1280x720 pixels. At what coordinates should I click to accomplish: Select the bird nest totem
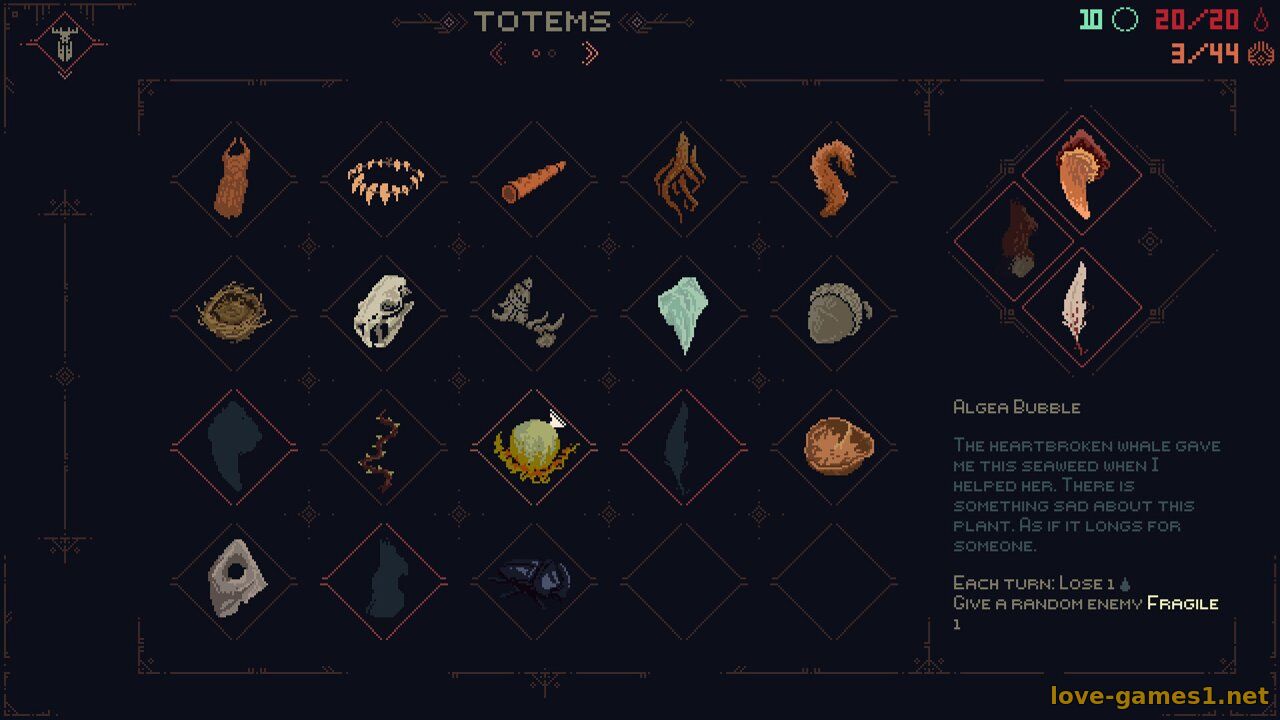pos(234,313)
